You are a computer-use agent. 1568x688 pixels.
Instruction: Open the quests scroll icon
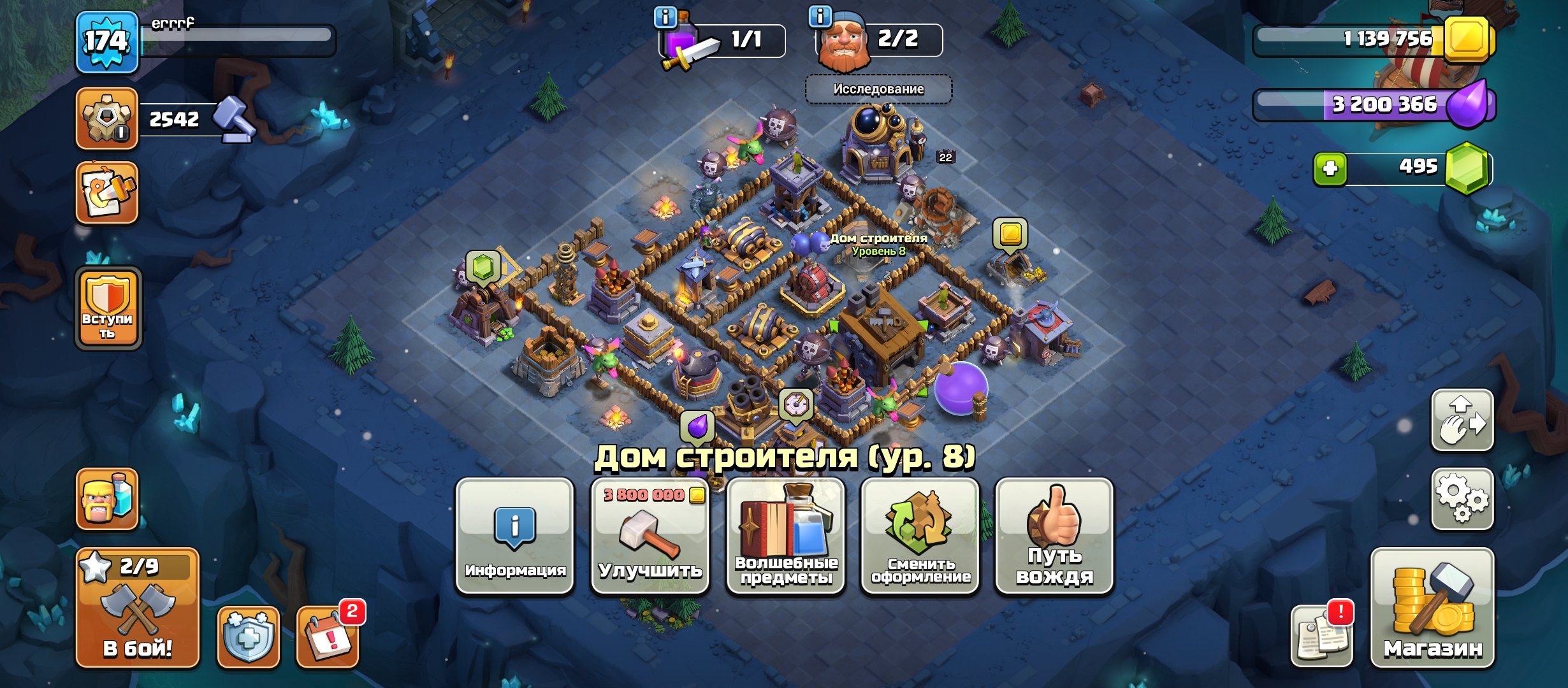107,191
